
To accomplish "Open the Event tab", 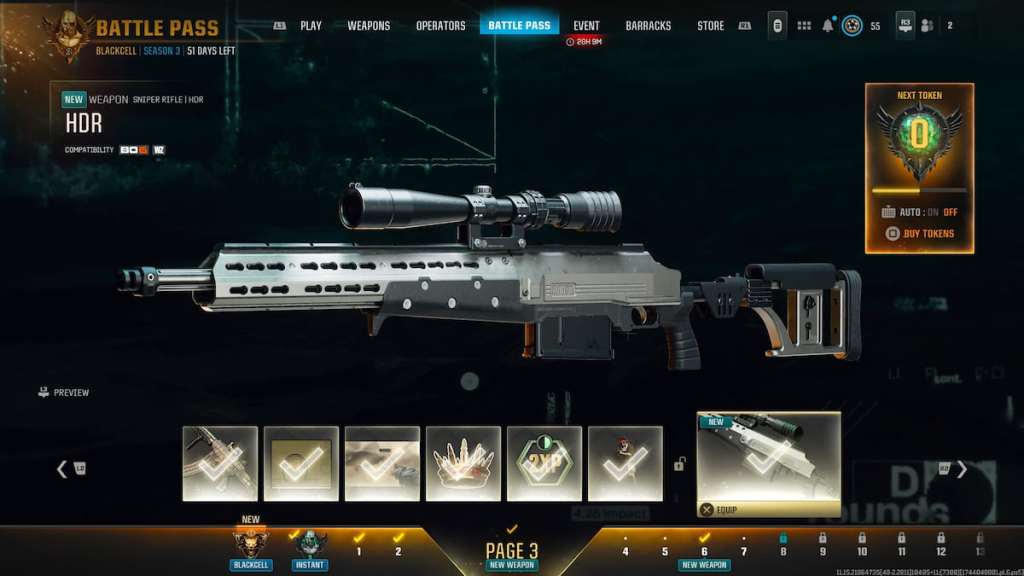I will pyautogui.click(x=586, y=25).
